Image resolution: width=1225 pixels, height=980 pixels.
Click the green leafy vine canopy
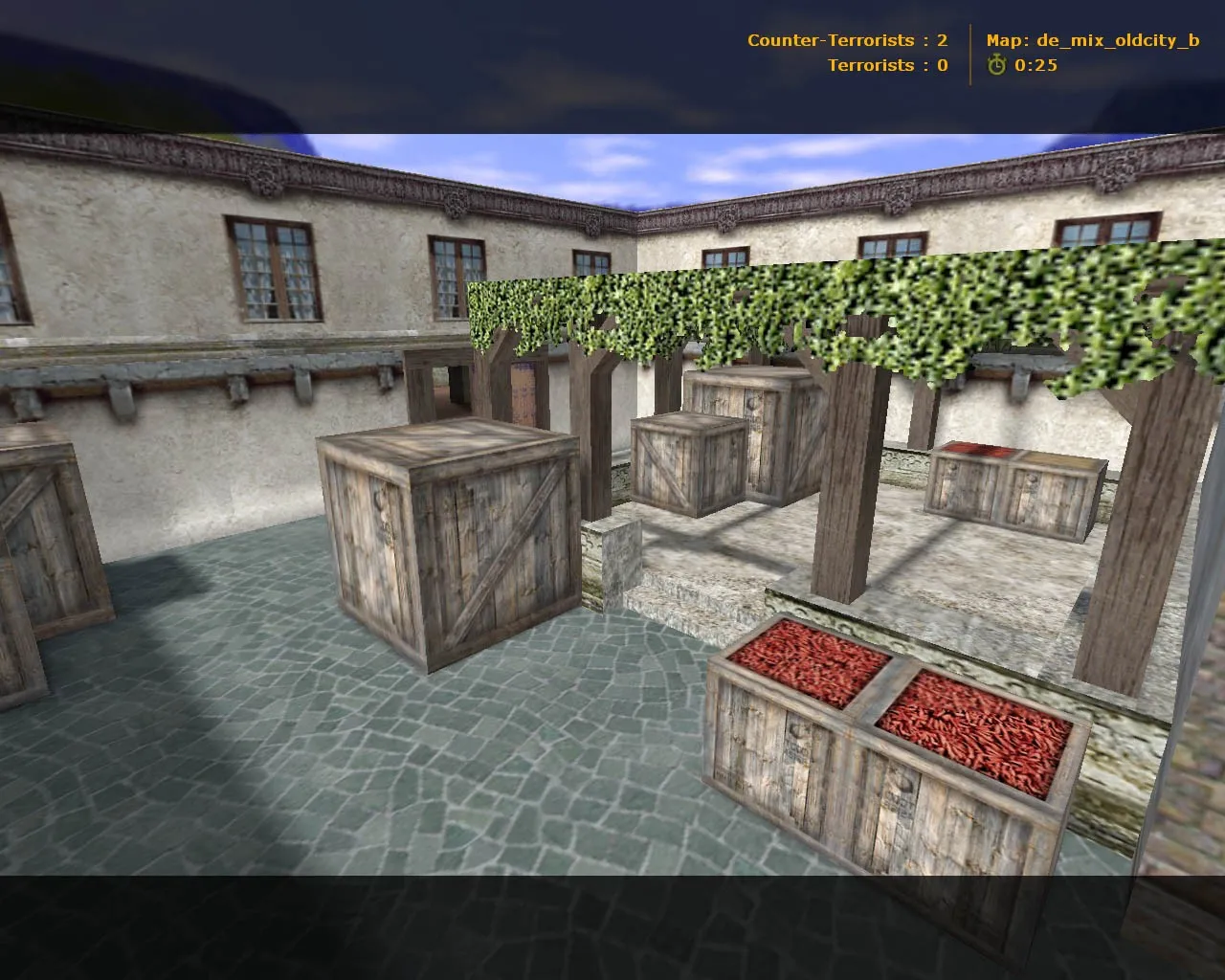coord(813,297)
